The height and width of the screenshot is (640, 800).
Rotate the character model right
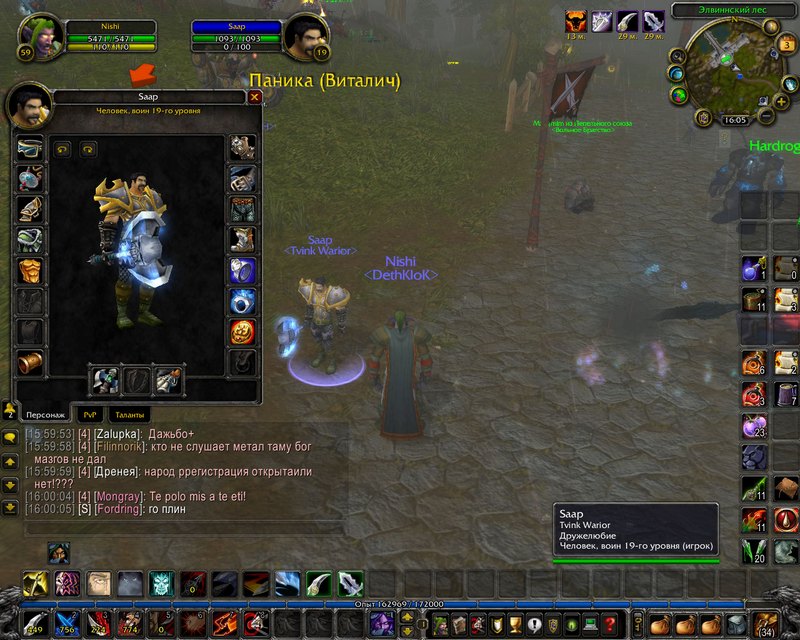87,149
